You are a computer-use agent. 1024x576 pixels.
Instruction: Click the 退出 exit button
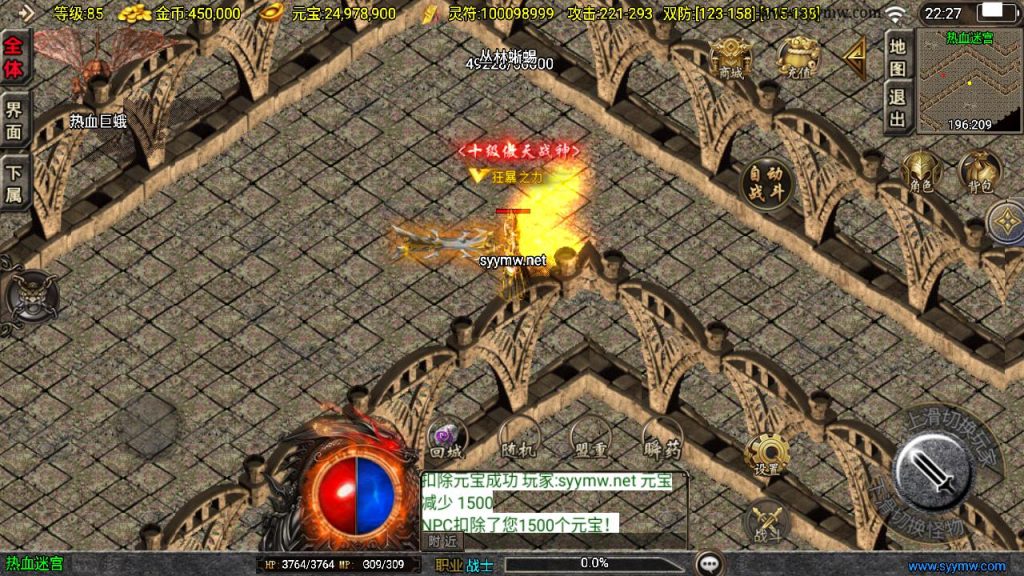[x=898, y=109]
